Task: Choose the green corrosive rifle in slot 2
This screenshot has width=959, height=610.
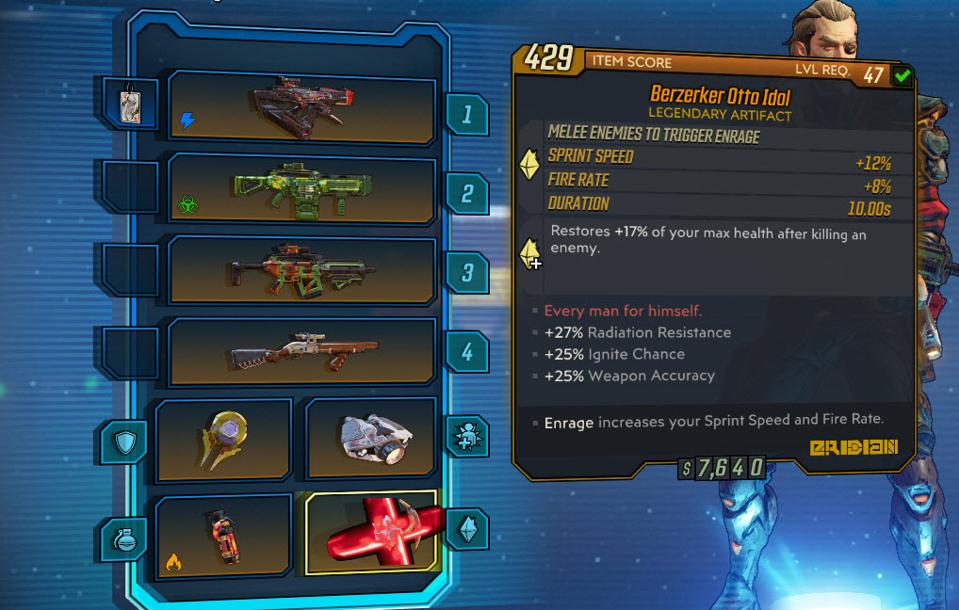Action: click(x=302, y=189)
